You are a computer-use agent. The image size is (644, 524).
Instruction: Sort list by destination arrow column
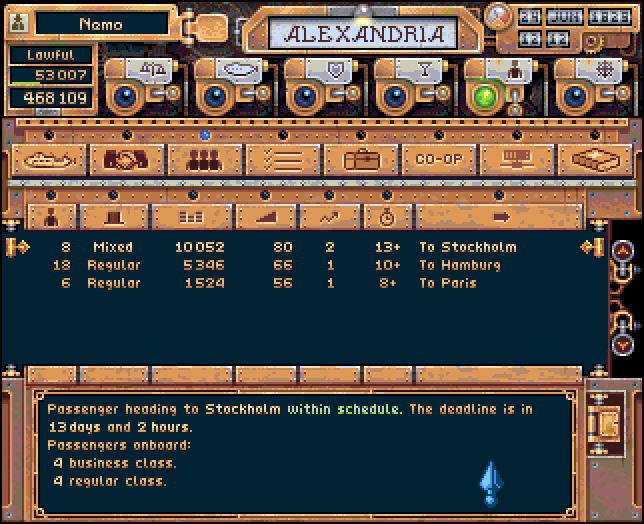[501, 216]
